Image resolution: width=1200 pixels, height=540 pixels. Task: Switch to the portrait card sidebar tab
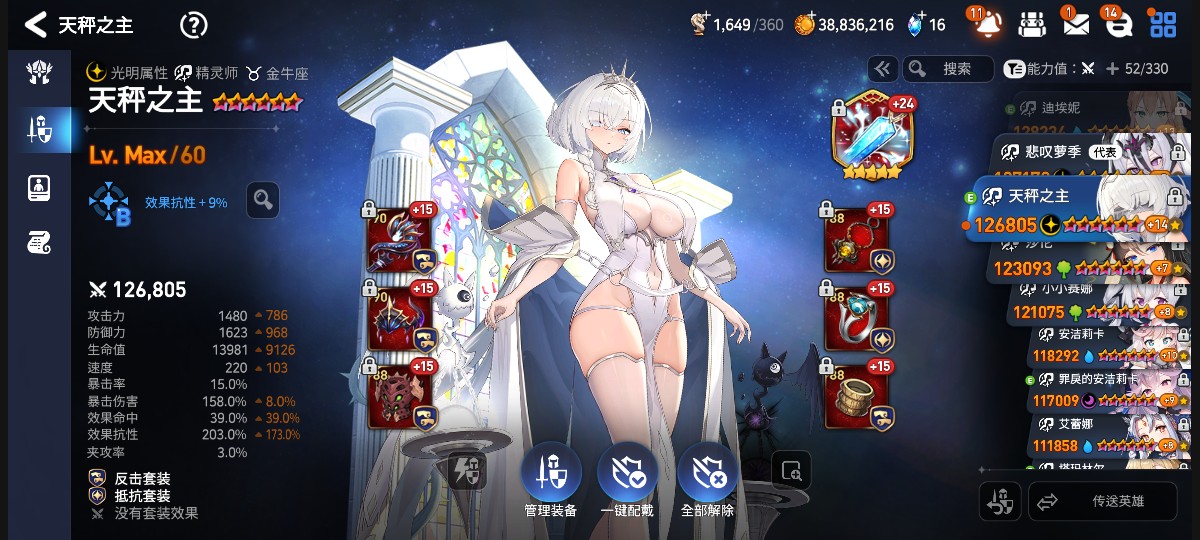tap(39, 186)
